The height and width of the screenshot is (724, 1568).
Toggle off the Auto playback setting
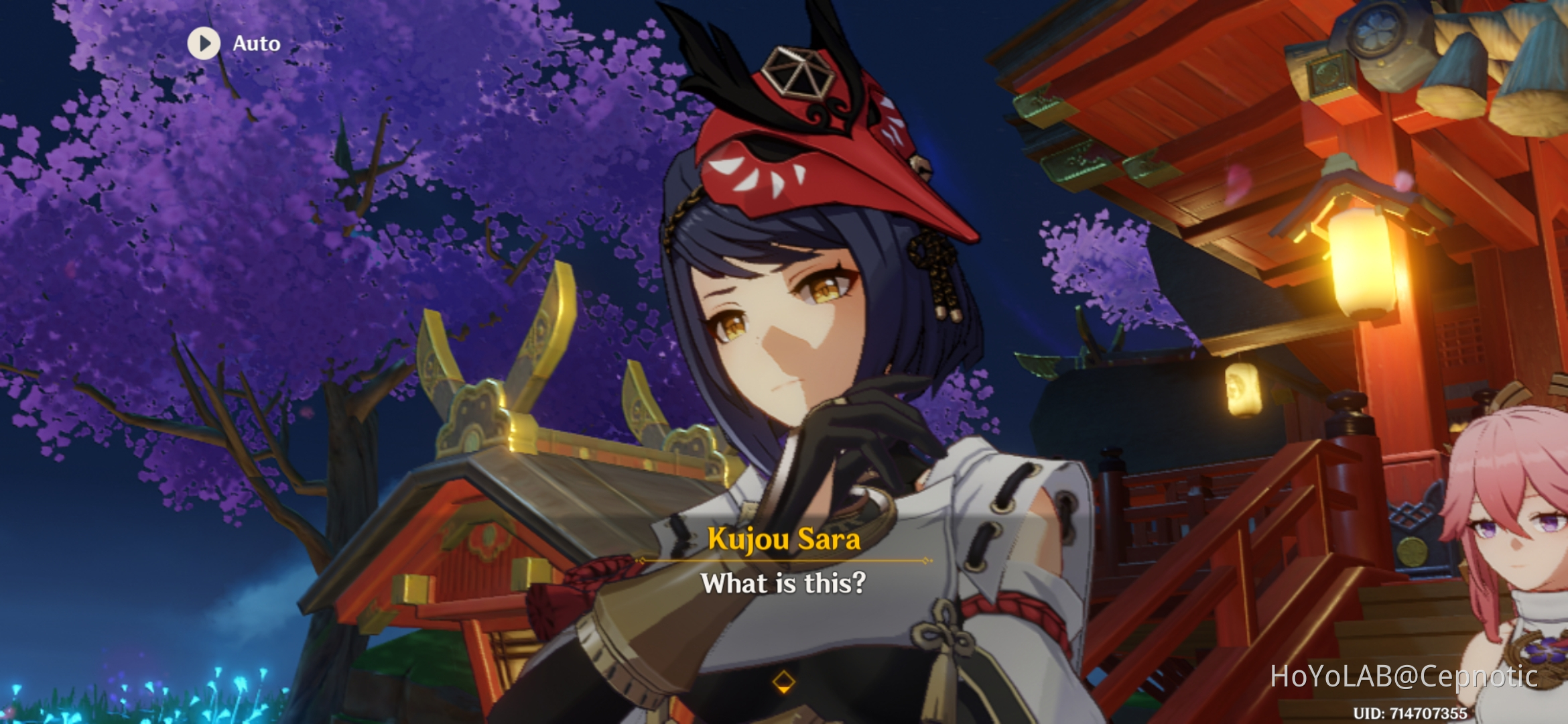204,44
